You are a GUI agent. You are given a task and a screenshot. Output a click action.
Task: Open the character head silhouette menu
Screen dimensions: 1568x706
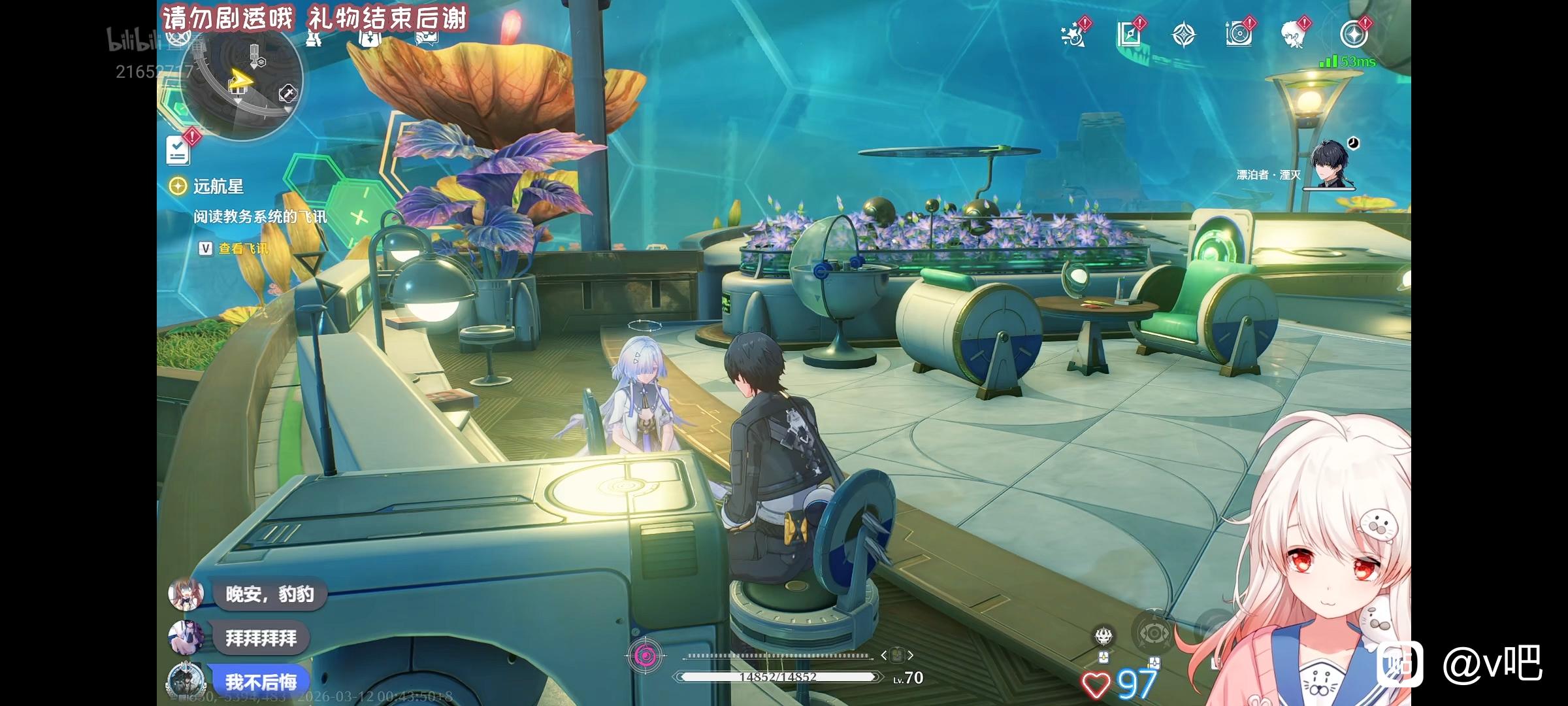click(x=1294, y=35)
